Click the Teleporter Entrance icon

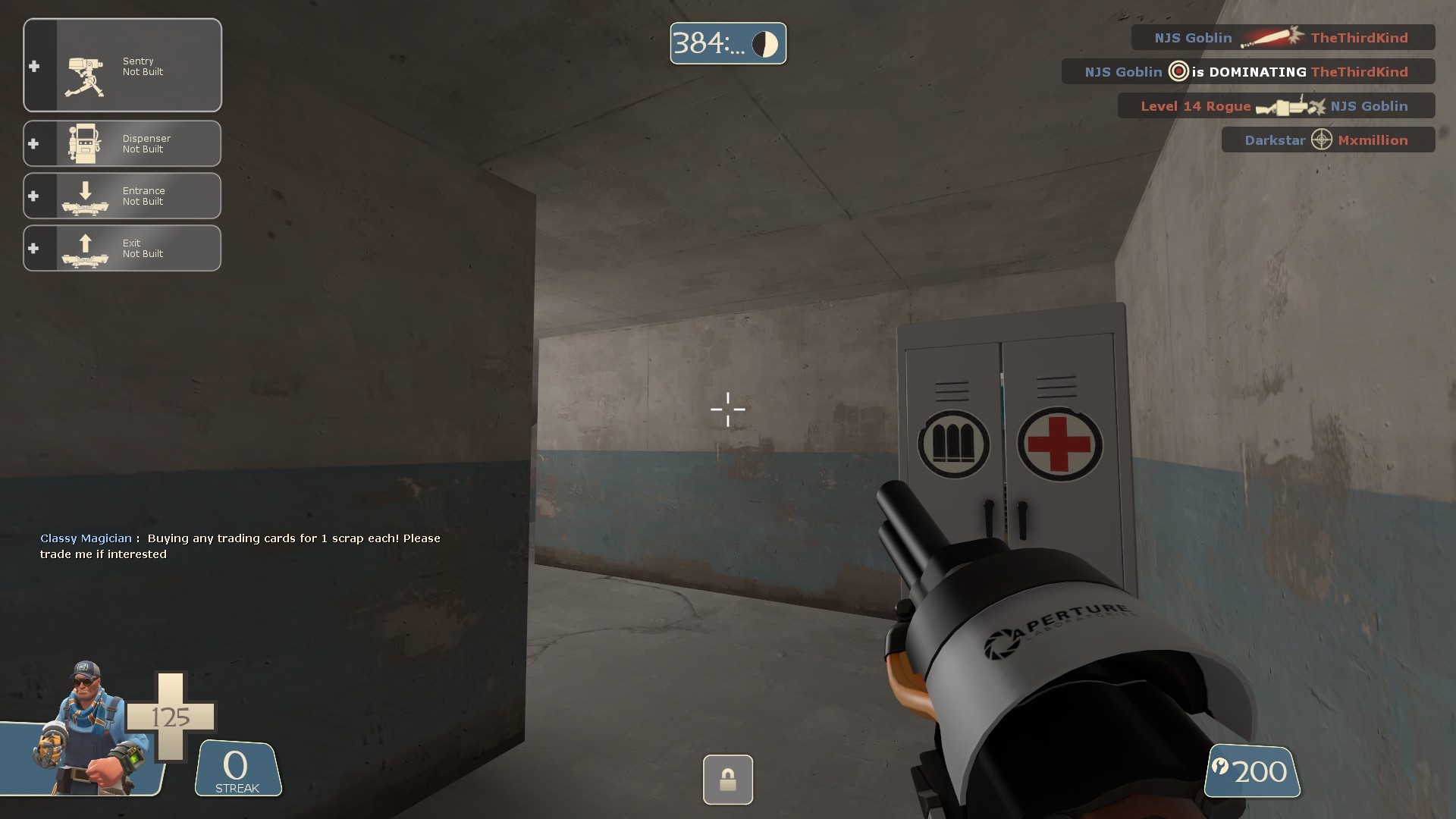(86, 196)
